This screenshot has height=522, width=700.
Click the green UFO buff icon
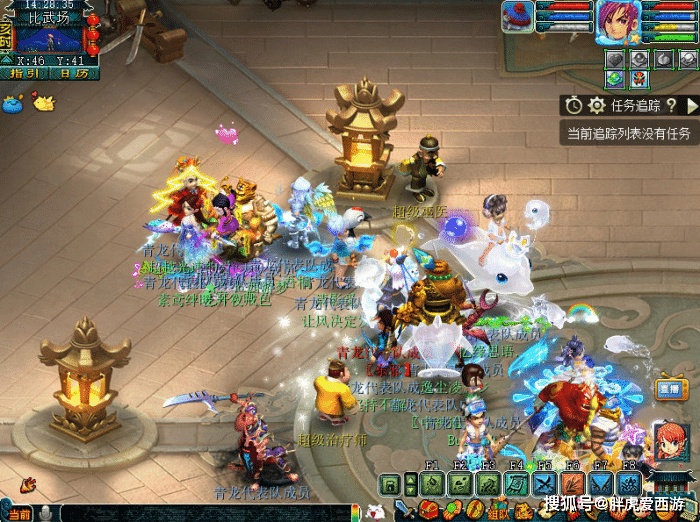click(x=614, y=79)
